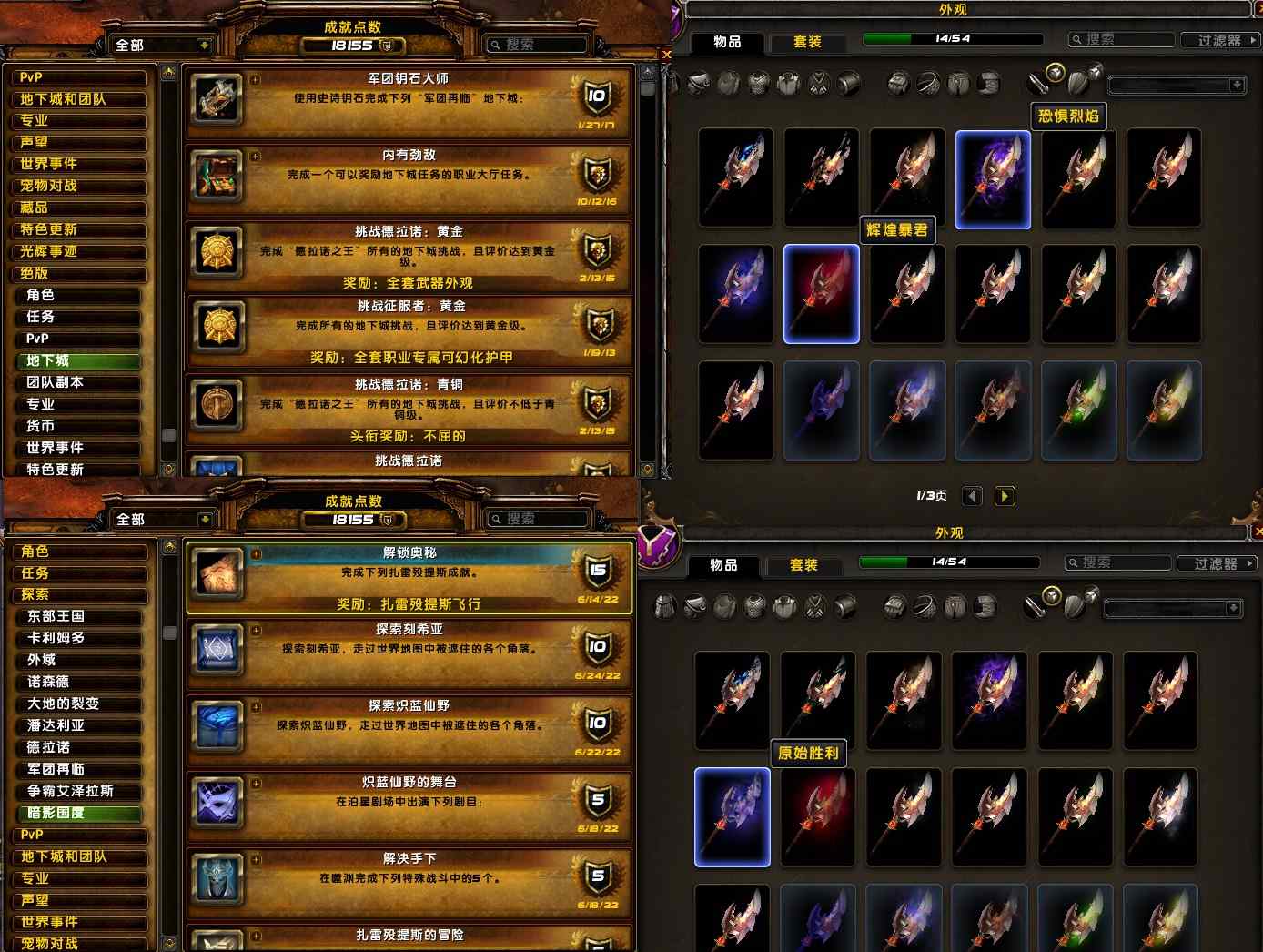Image resolution: width=1263 pixels, height=952 pixels.
Task: Open the 藏品 achievement category
Action: pyautogui.click(x=77, y=208)
